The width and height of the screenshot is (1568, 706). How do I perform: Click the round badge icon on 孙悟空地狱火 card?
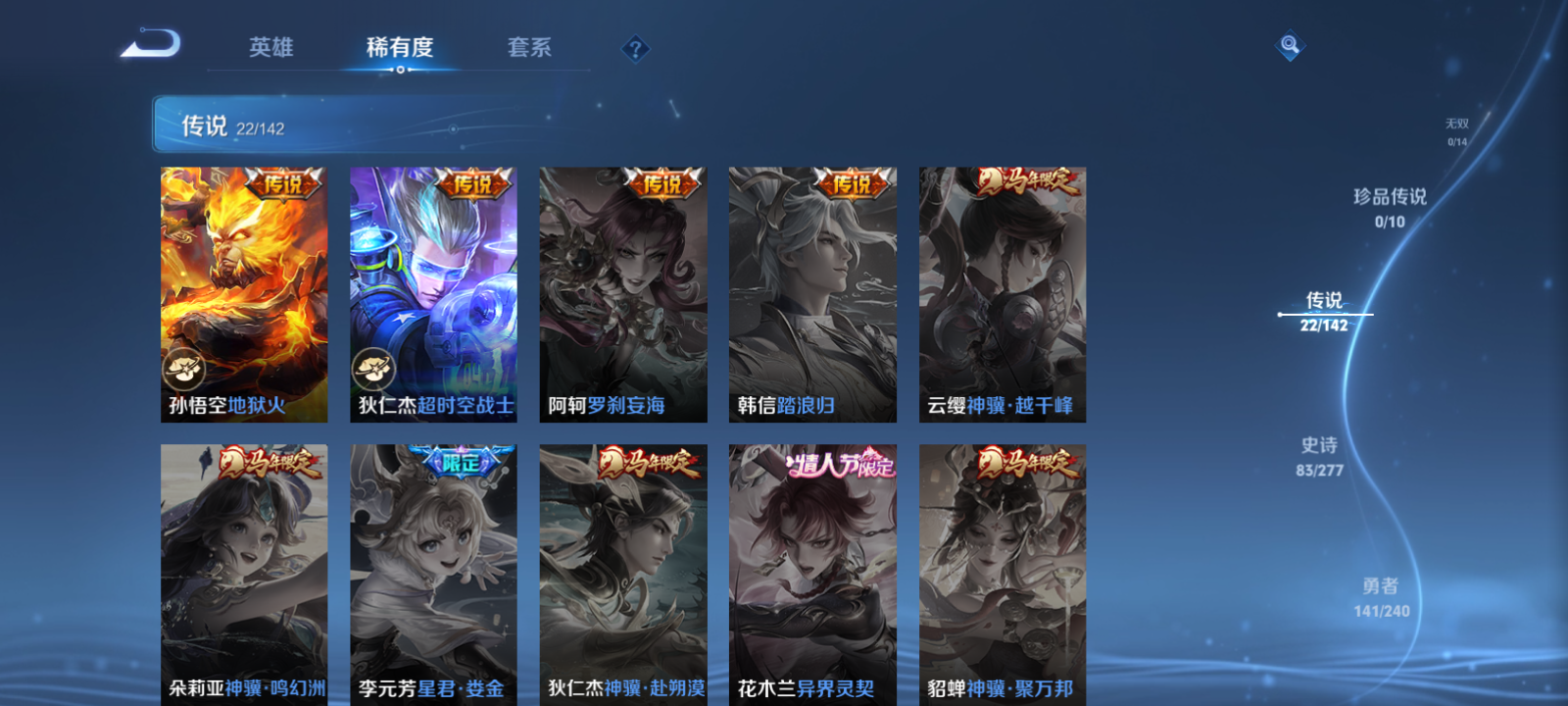[x=186, y=370]
